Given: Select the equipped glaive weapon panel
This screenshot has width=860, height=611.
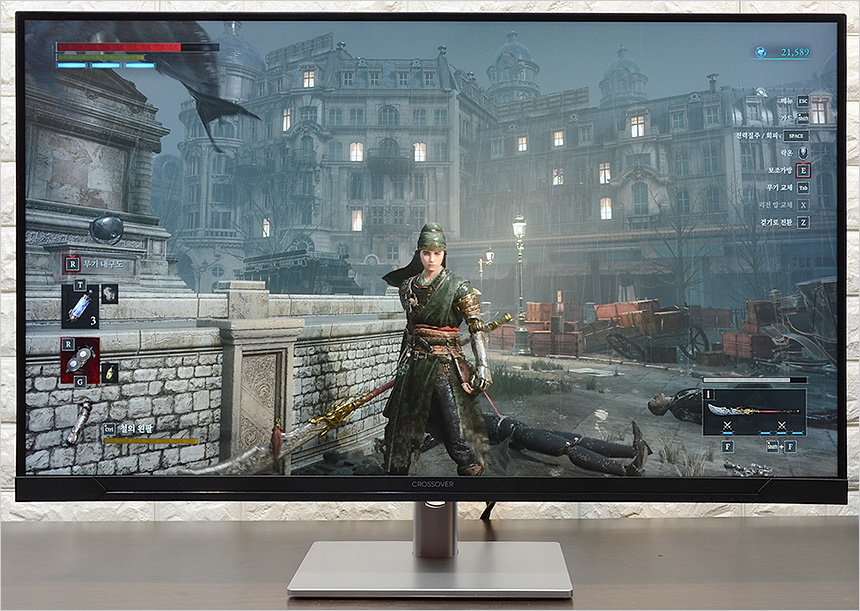Looking at the screenshot, I should pos(754,410).
